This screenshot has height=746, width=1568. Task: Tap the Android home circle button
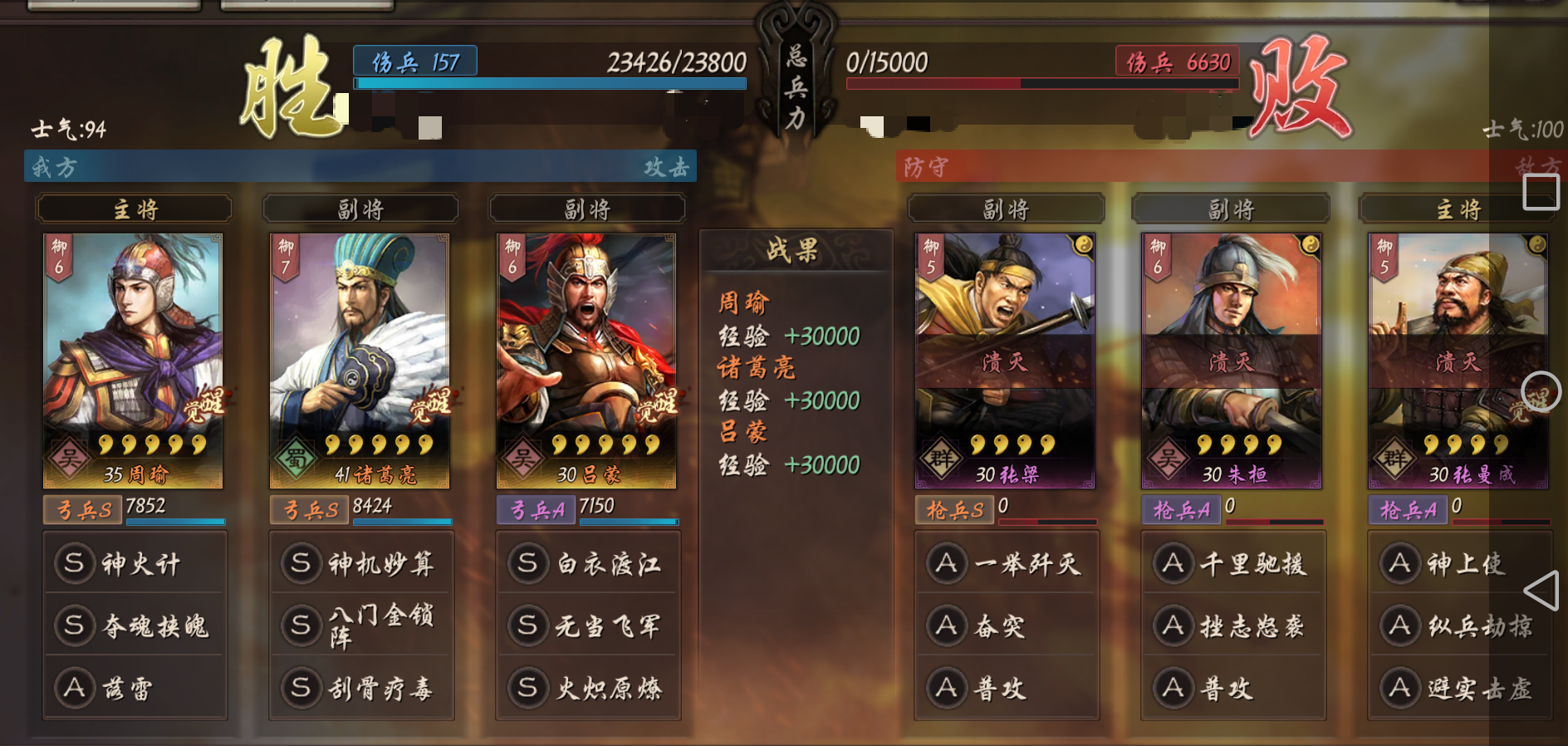(x=1541, y=391)
